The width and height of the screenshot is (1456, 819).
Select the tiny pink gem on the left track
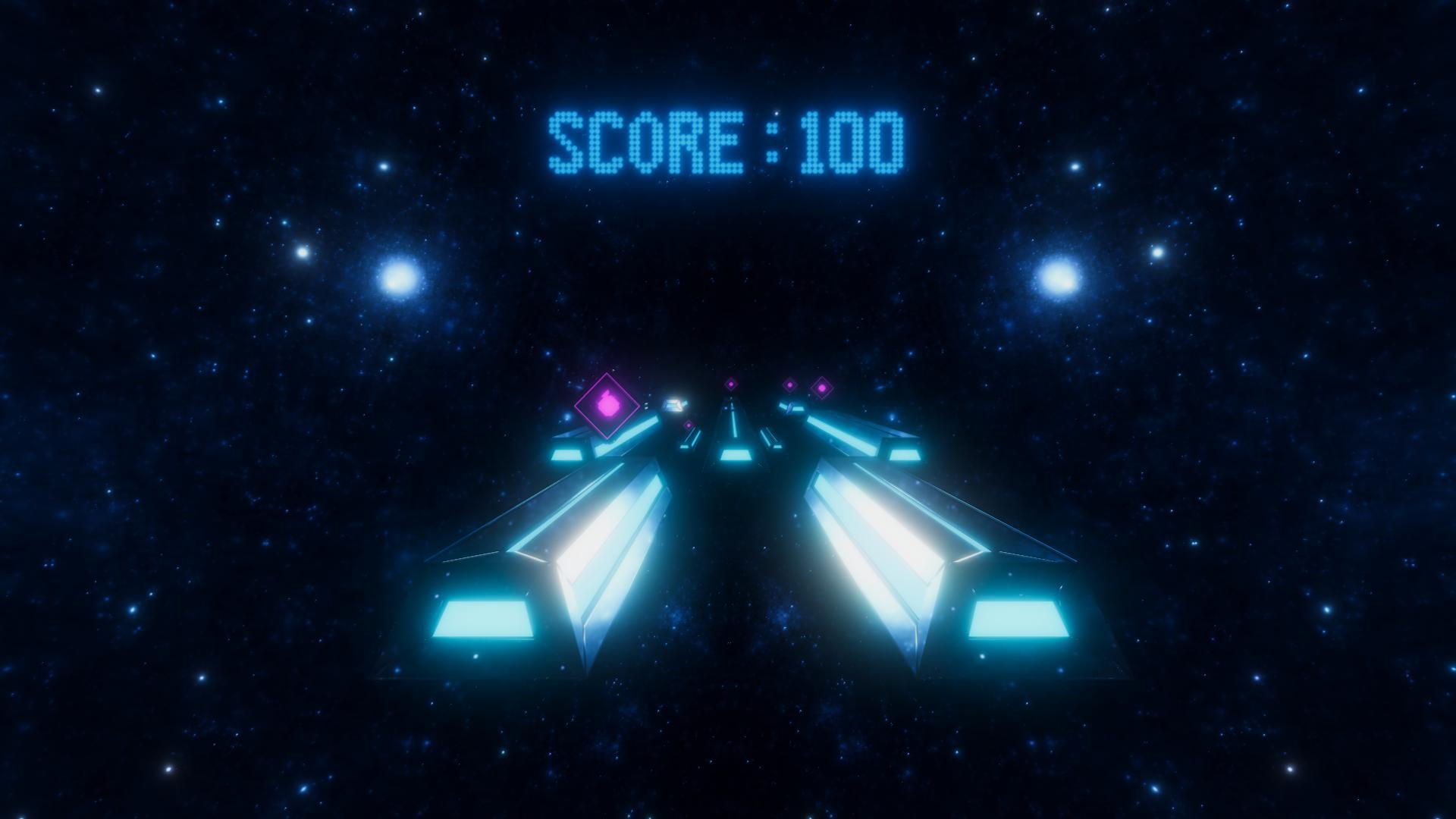[689, 425]
